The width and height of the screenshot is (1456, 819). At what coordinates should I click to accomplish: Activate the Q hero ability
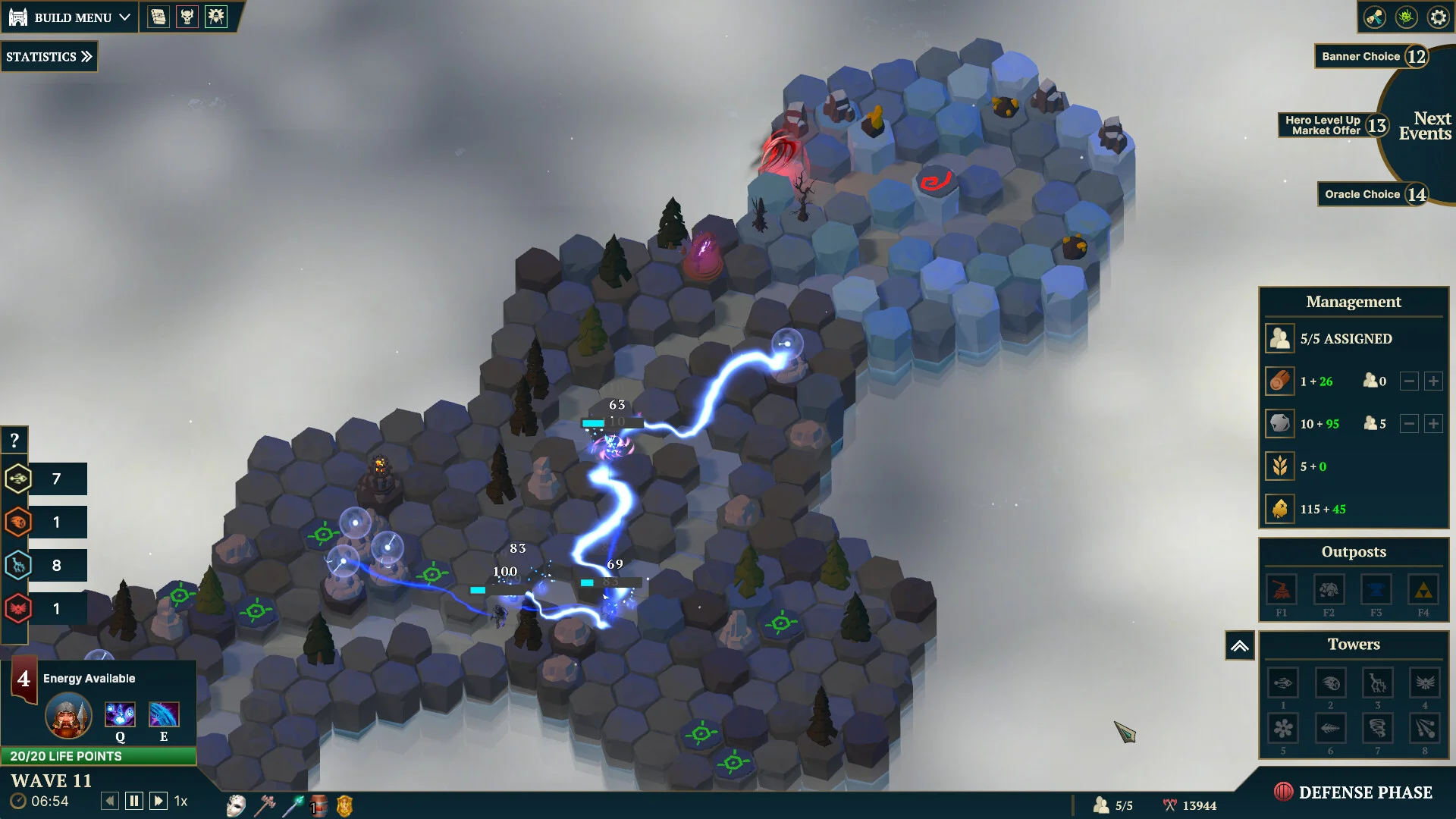120,716
